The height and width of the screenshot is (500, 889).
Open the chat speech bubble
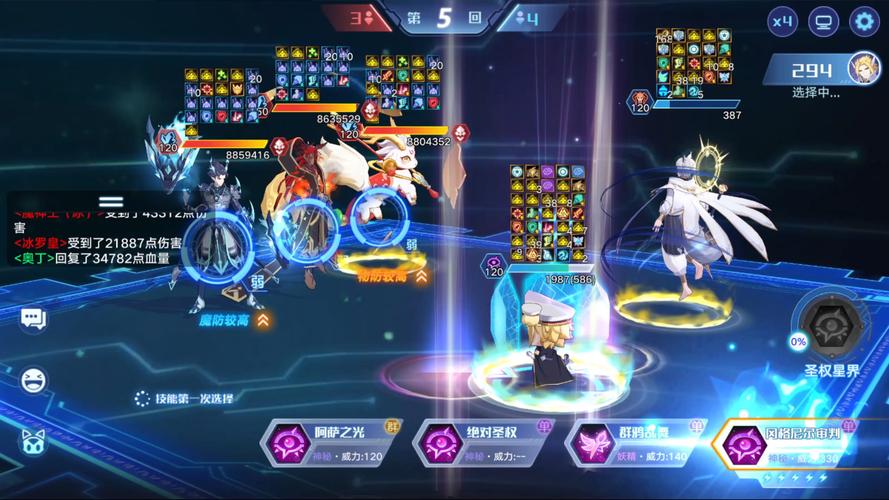tap(33, 319)
